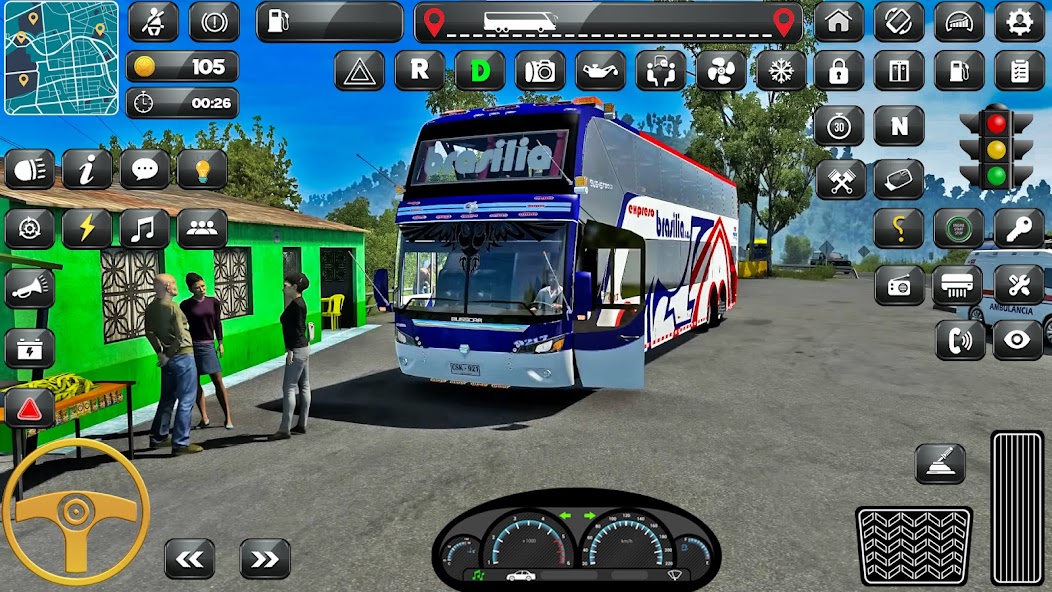1052x592 pixels.
Task: Turn on the music note button
Action: point(145,229)
